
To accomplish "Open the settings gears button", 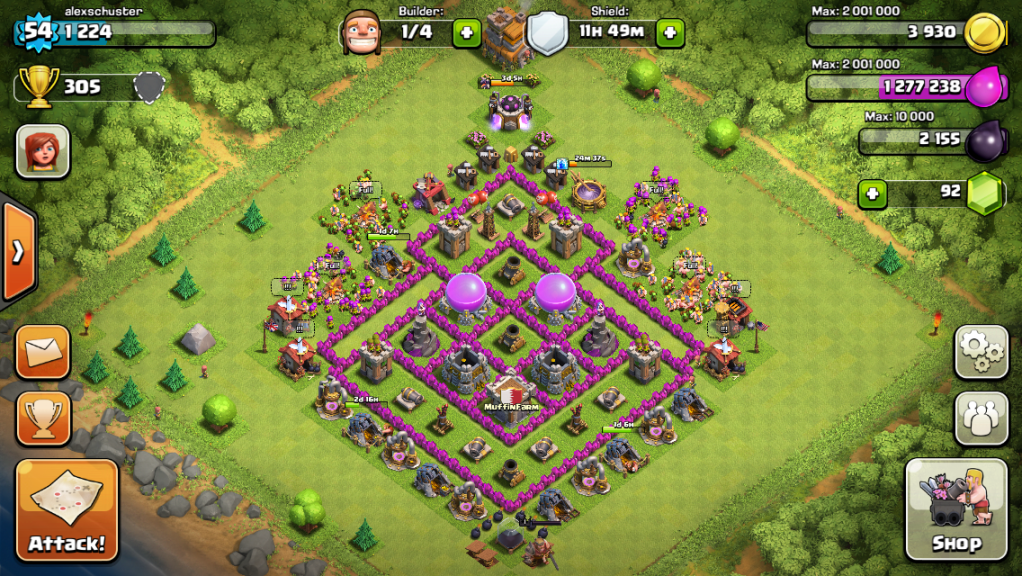I will pyautogui.click(x=981, y=351).
